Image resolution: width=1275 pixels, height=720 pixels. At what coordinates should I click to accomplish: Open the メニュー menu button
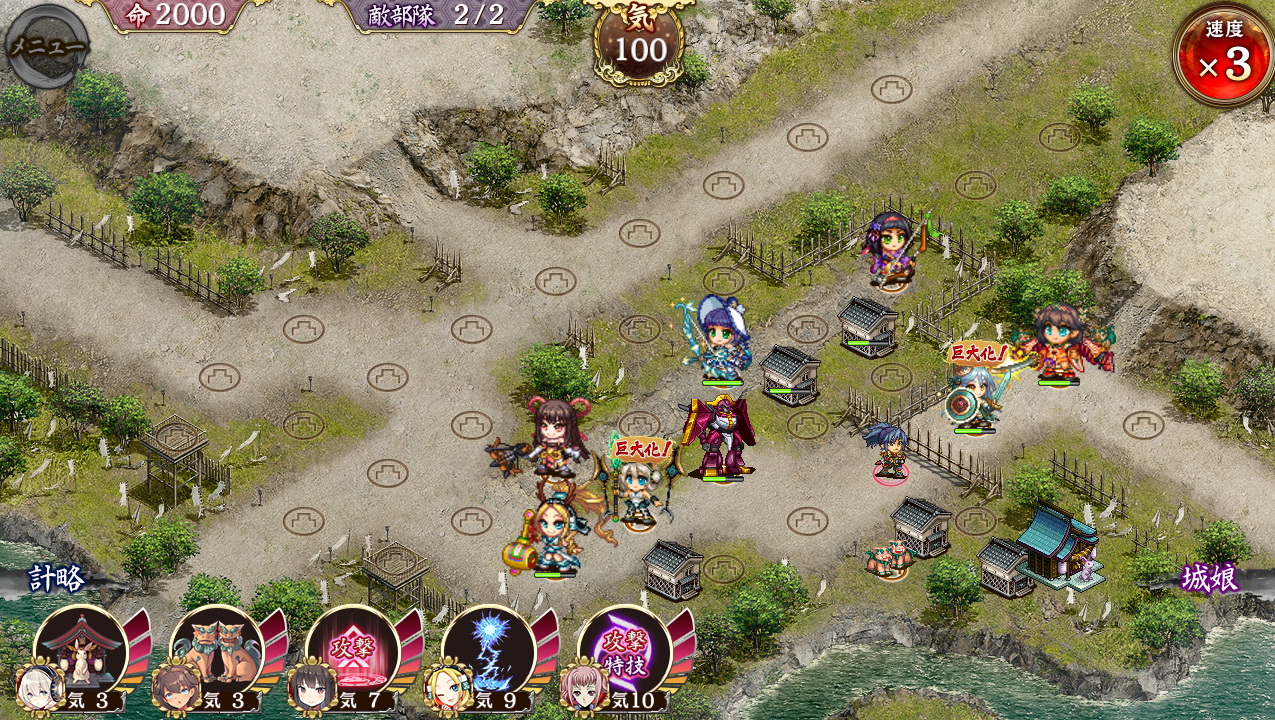(46, 46)
